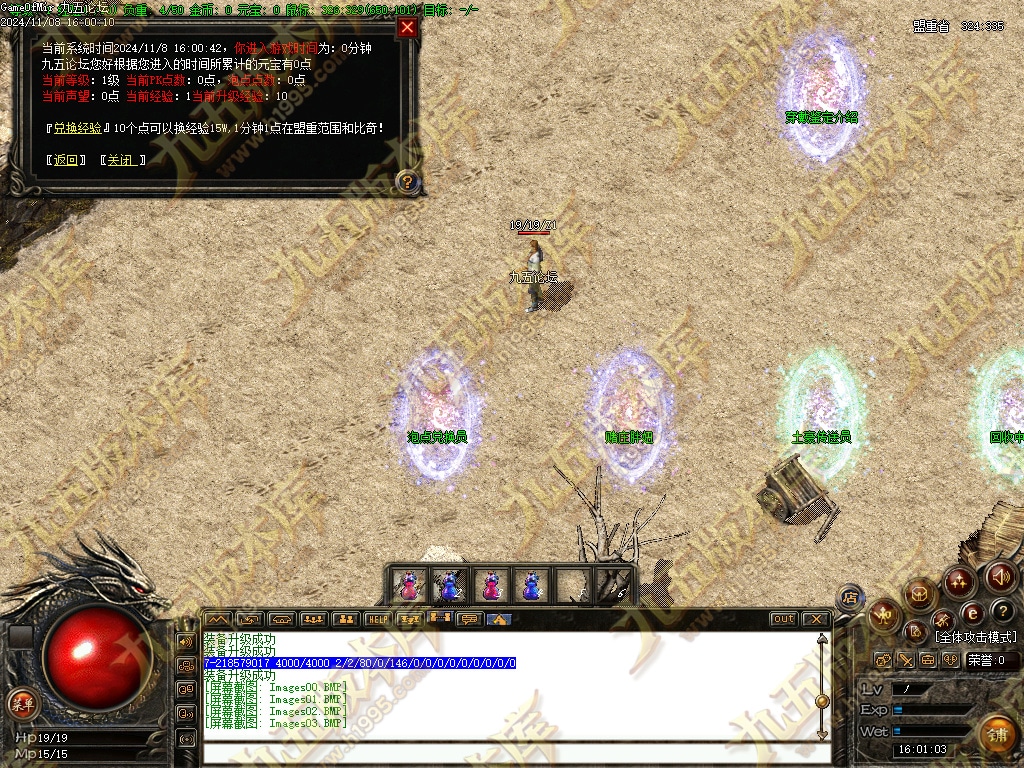Select the crossed swords small button
This screenshot has width=1024, height=768.
(906, 660)
